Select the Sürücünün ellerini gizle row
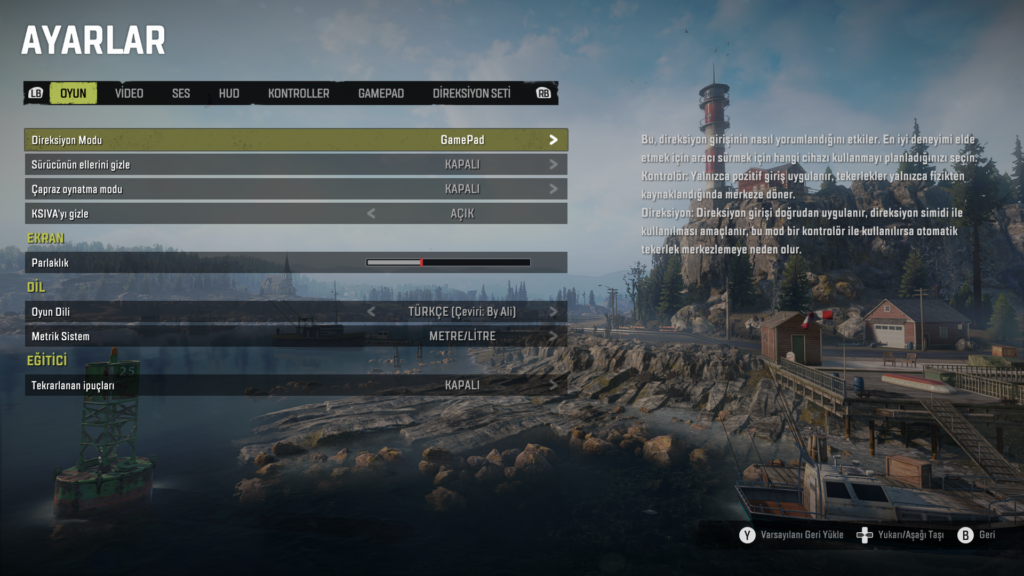This screenshot has height=576, width=1024. 296,164
